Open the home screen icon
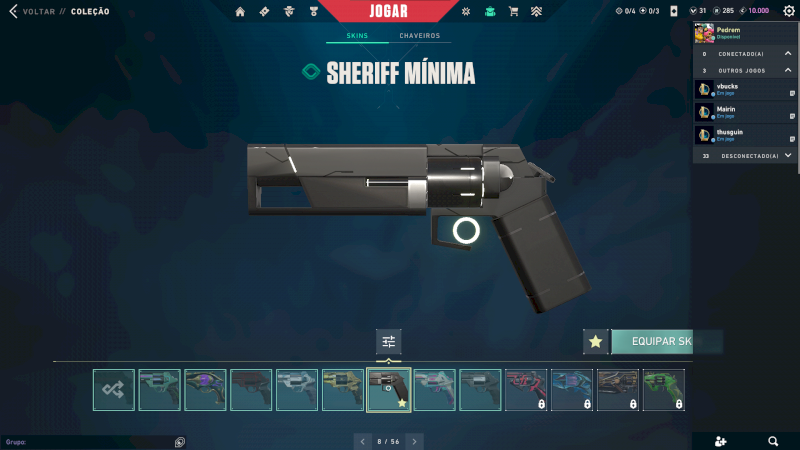Viewport: 800px width, 450px height. point(240,12)
